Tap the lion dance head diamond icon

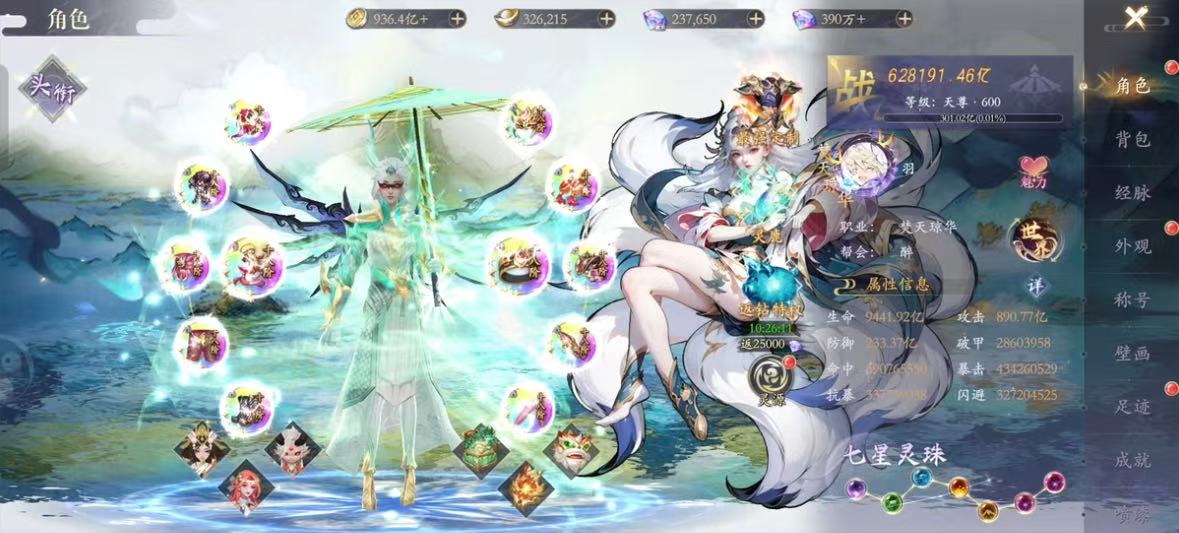tap(571, 449)
